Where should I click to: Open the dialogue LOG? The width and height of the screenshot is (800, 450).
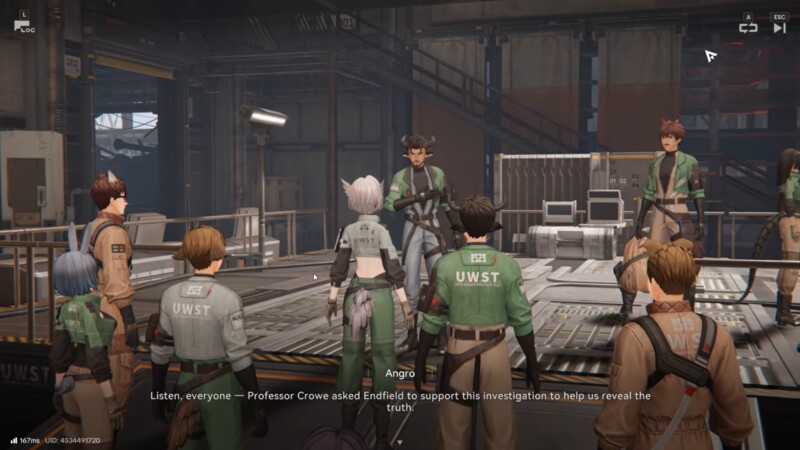click(x=22, y=26)
